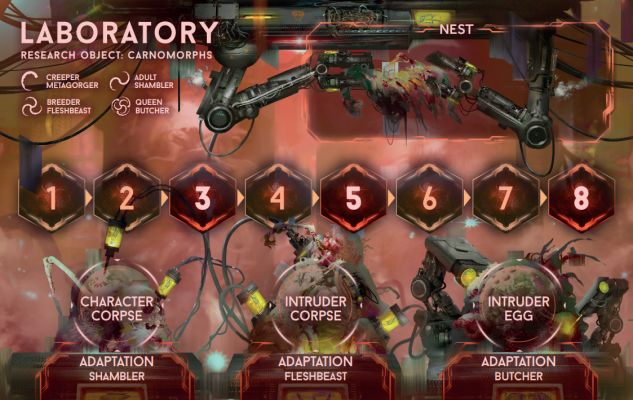Choose the Breeder Fleshbeast legend icon

(31, 106)
